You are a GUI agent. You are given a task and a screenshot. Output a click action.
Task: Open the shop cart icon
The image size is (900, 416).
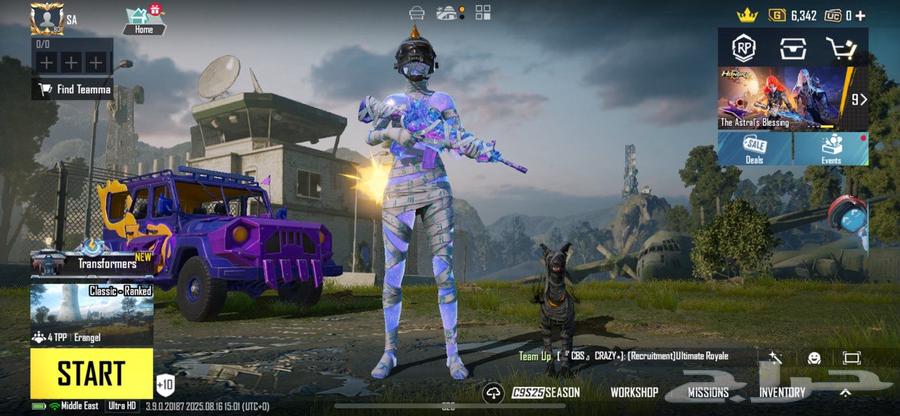[x=841, y=47]
